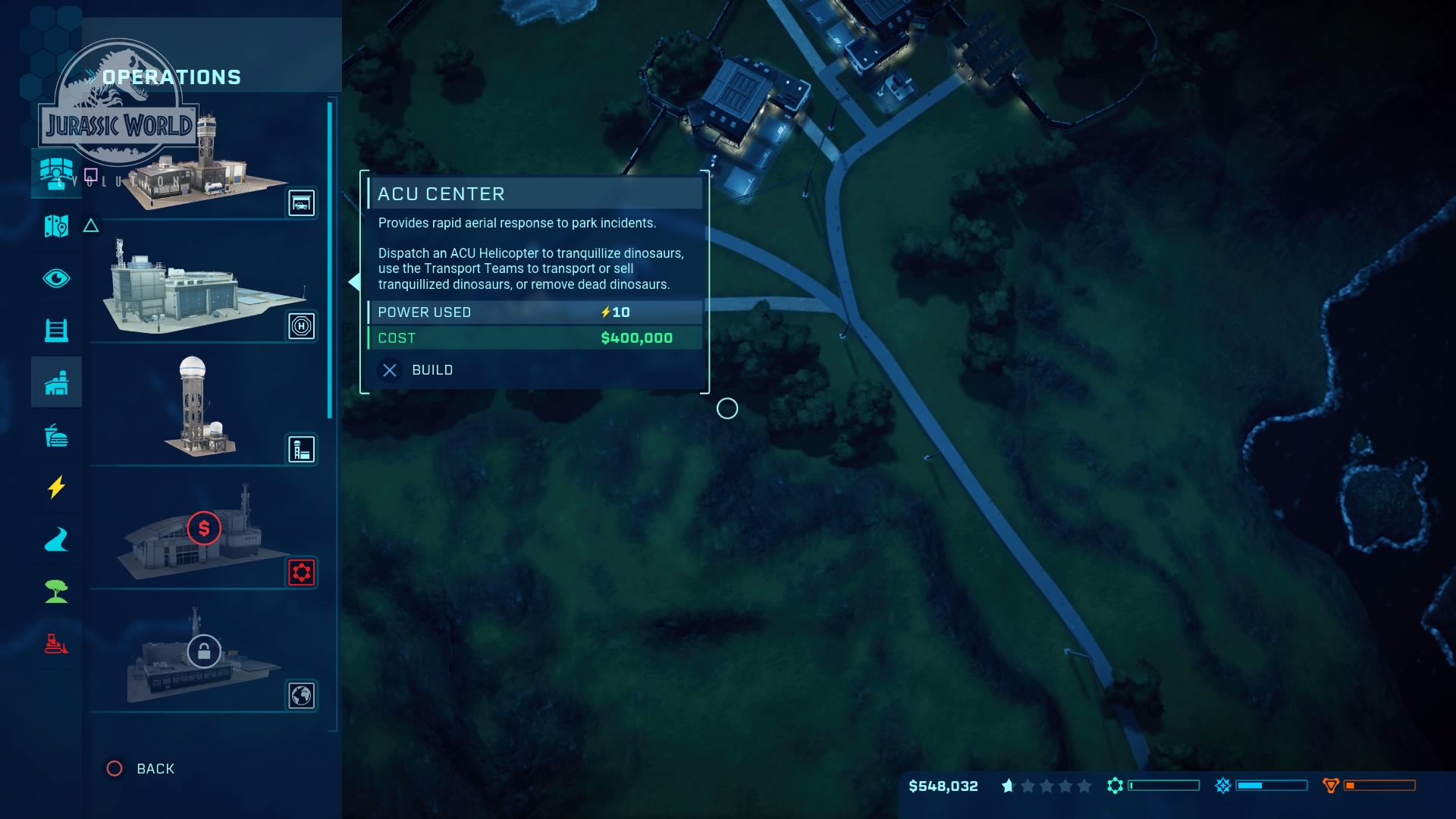
Task: Select the Operations buildings icon
Action: point(55,381)
